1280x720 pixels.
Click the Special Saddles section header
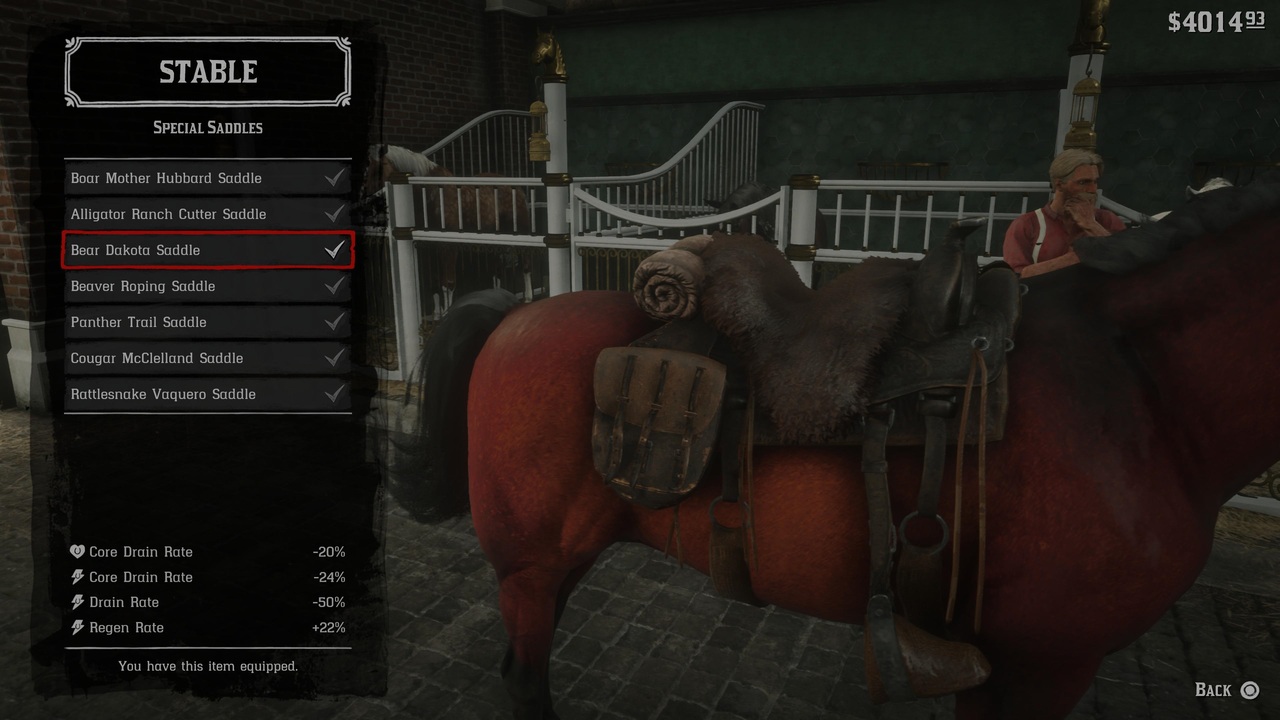pyautogui.click(x=207, y=127)
